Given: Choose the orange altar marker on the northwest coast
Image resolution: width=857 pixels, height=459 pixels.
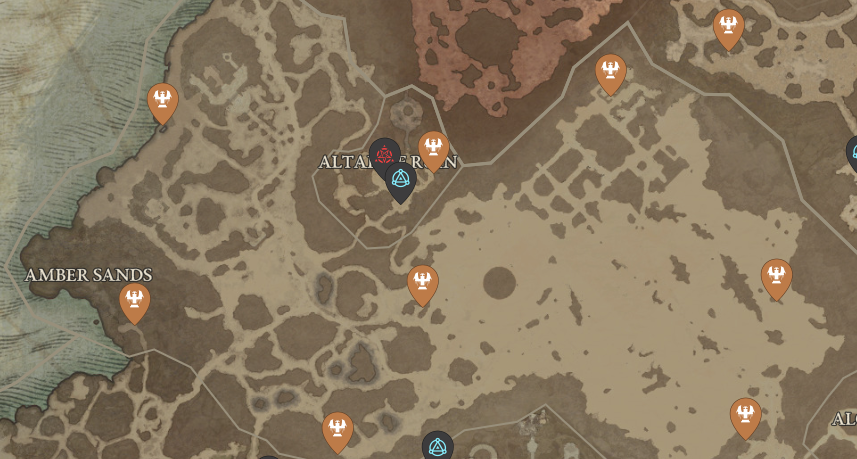Looking at the screenshot, I should (x=163, y=100).
